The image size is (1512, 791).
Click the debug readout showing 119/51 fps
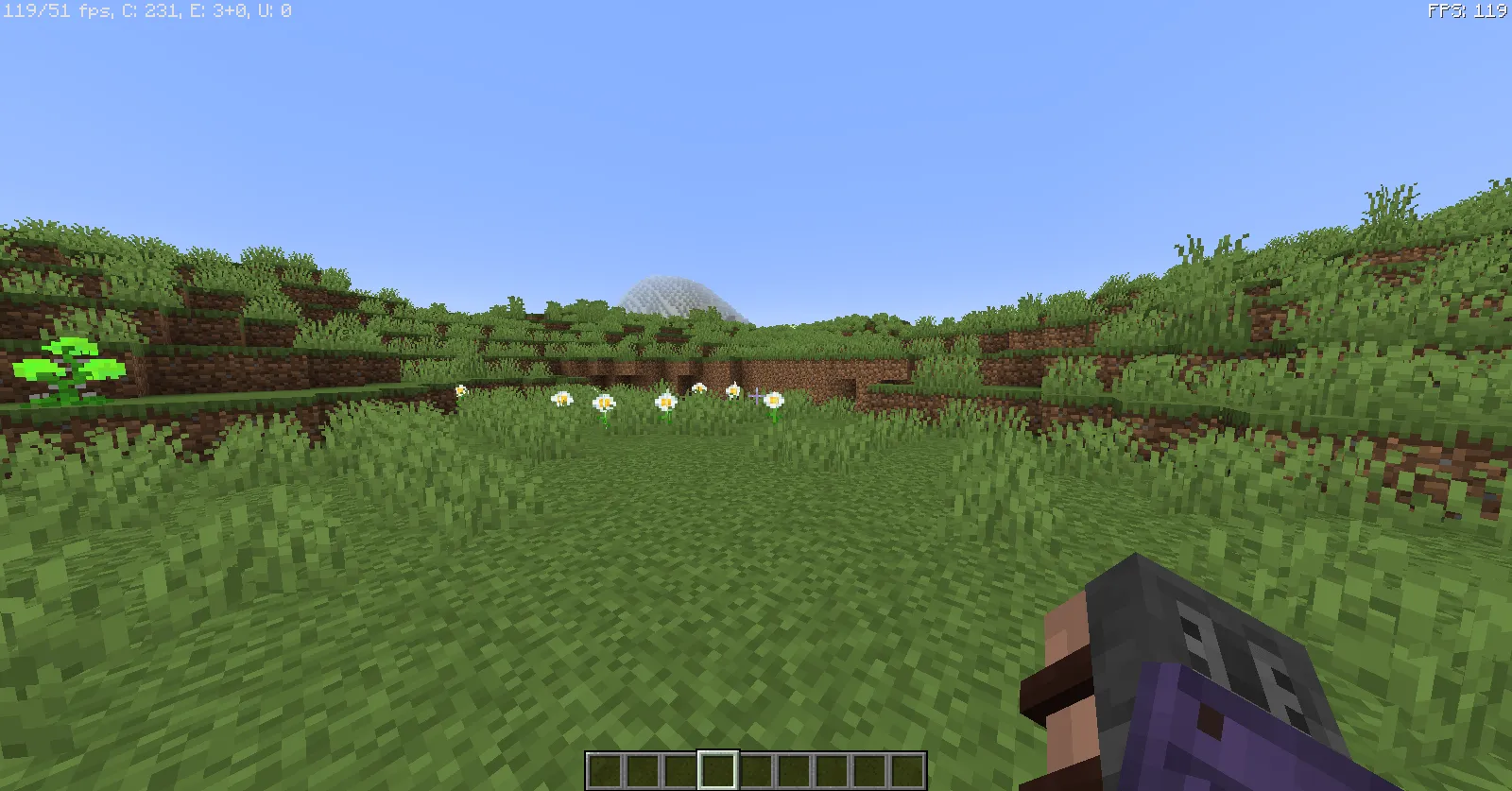point(57,11)
